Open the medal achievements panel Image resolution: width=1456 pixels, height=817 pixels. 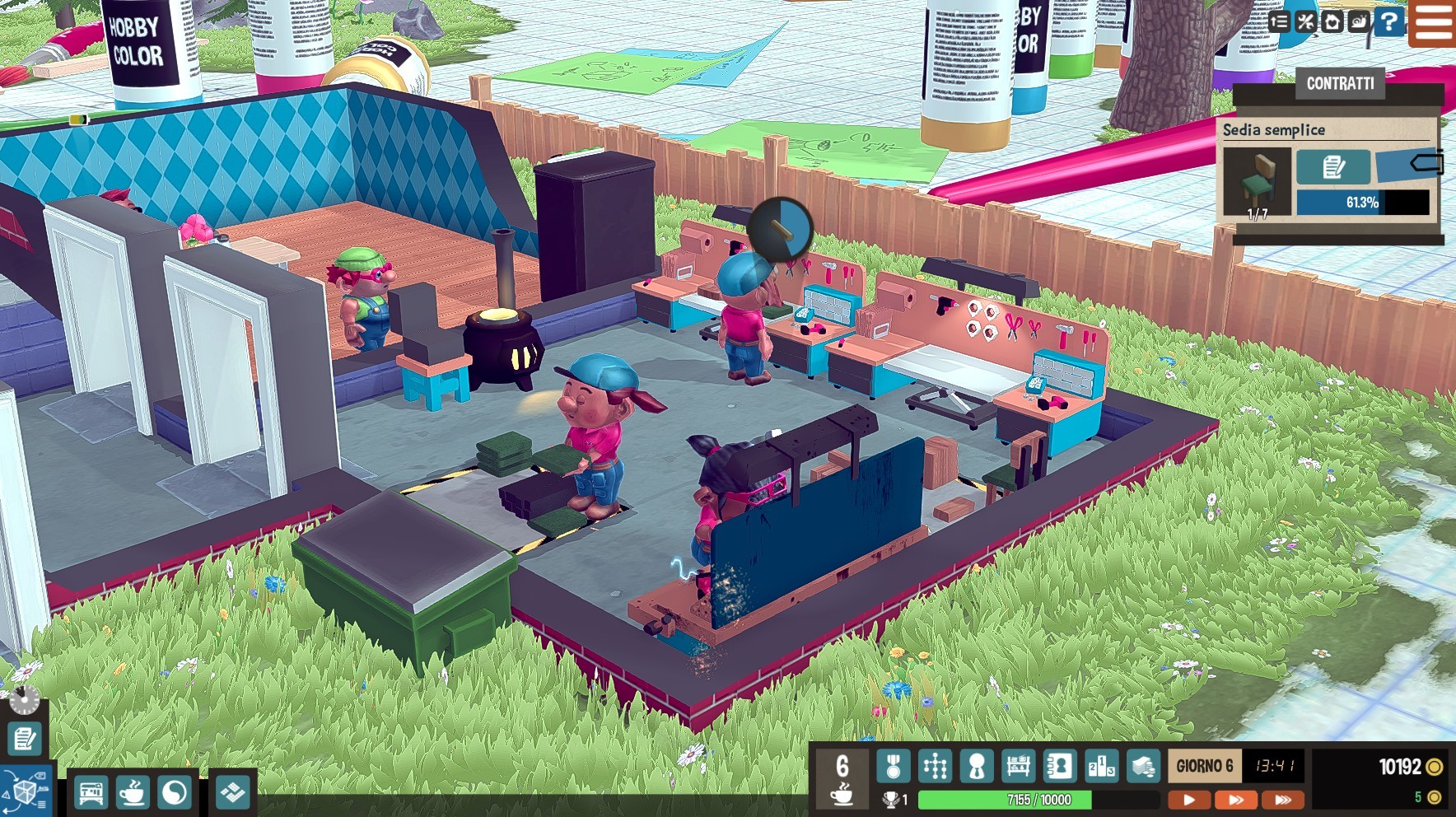pos(894,767)
